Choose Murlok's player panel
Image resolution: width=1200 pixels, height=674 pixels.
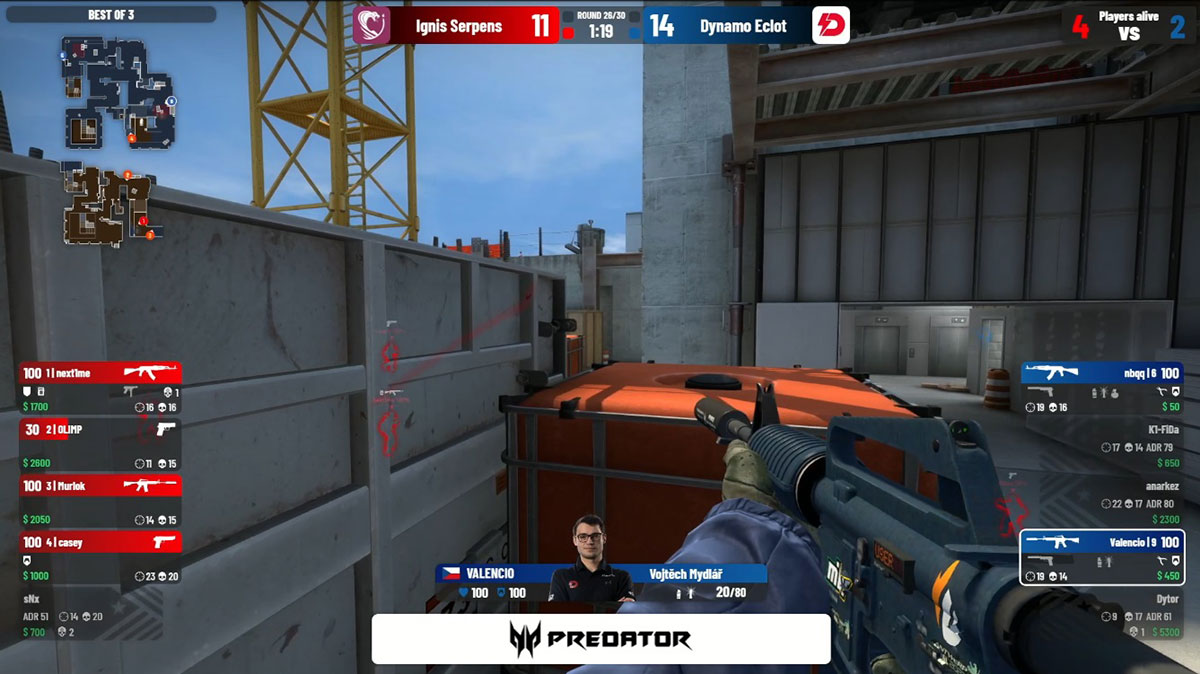pyautogui.click(x=100, y=498)
